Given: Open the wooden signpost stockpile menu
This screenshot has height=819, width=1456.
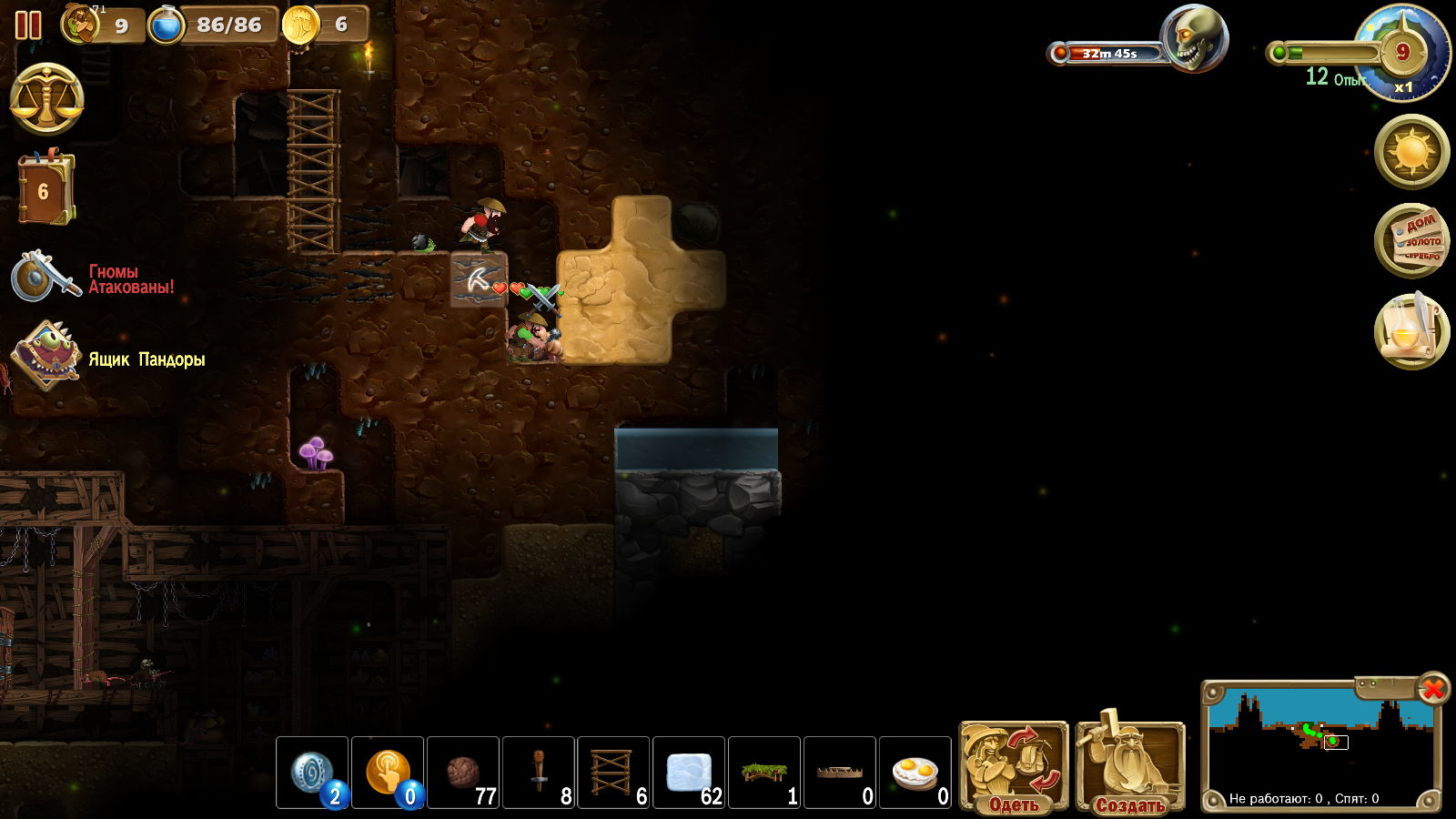Looking at the screenshot, I should click(x=1411, y=240).
